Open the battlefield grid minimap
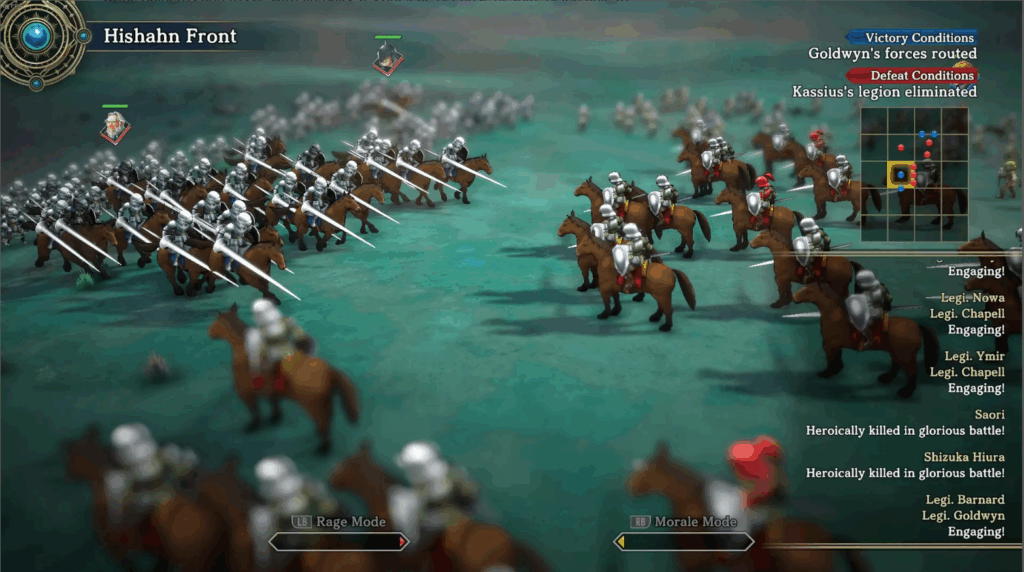 point(913,174)
